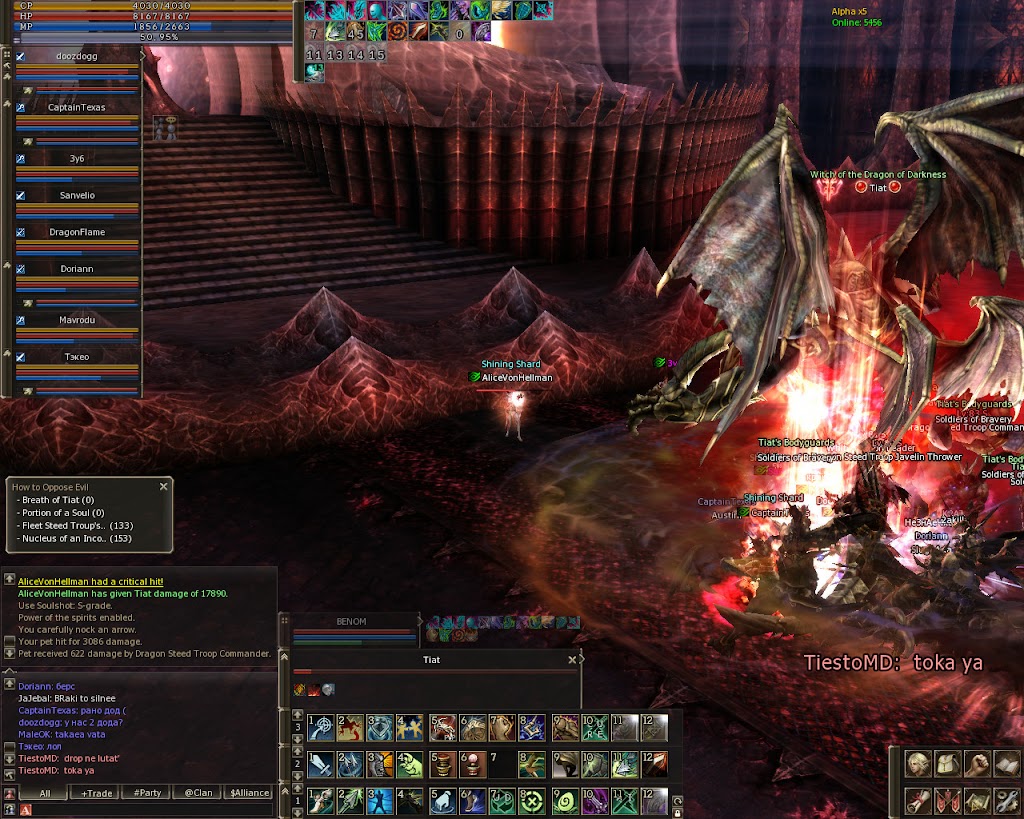This screenshot has height=819, width=1024.
Task: Switch chat to the @Clan tab
Action: click(x=197, y=793)
